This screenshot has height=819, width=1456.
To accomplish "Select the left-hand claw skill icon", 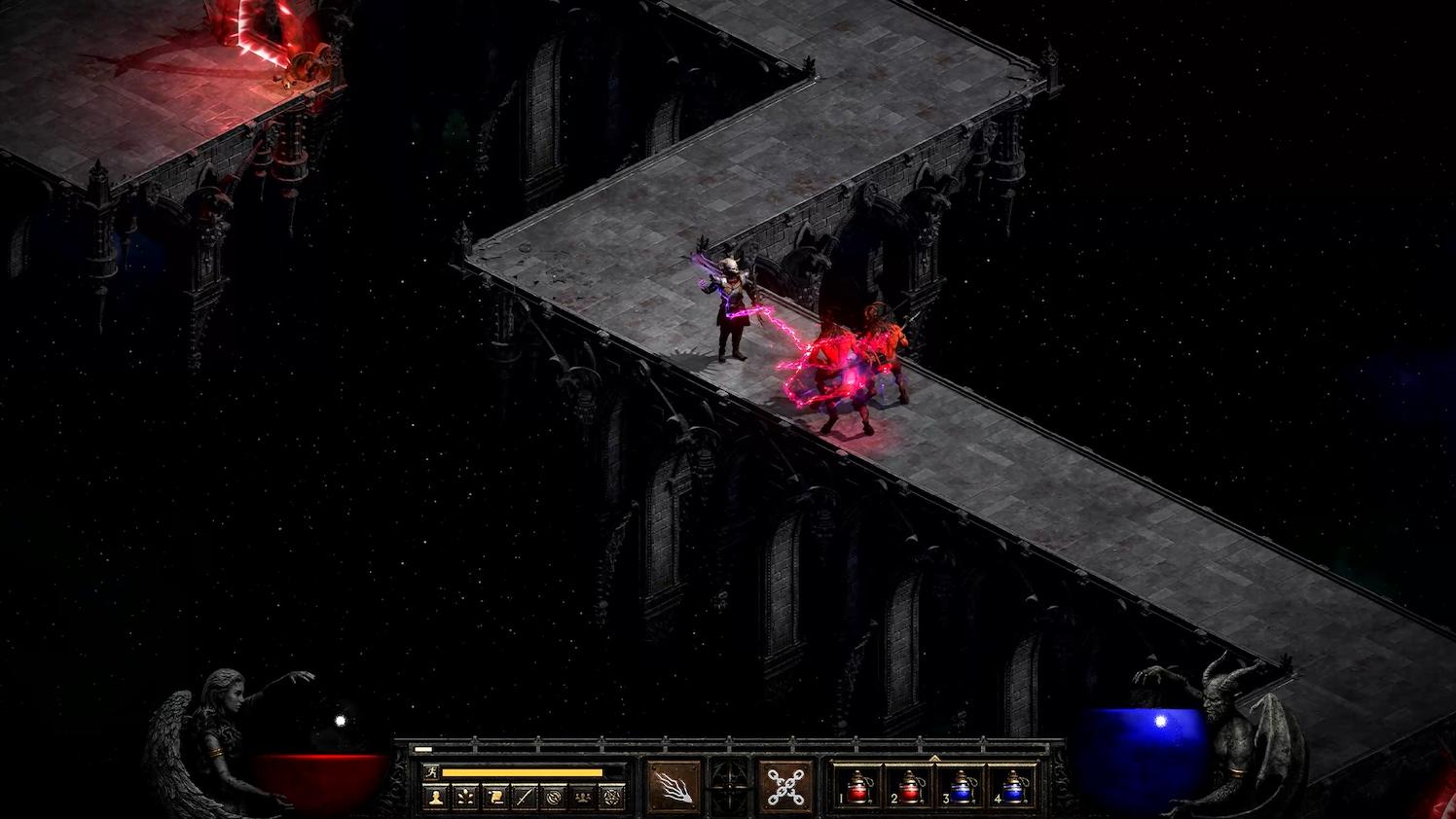I will tap(673, 786).
